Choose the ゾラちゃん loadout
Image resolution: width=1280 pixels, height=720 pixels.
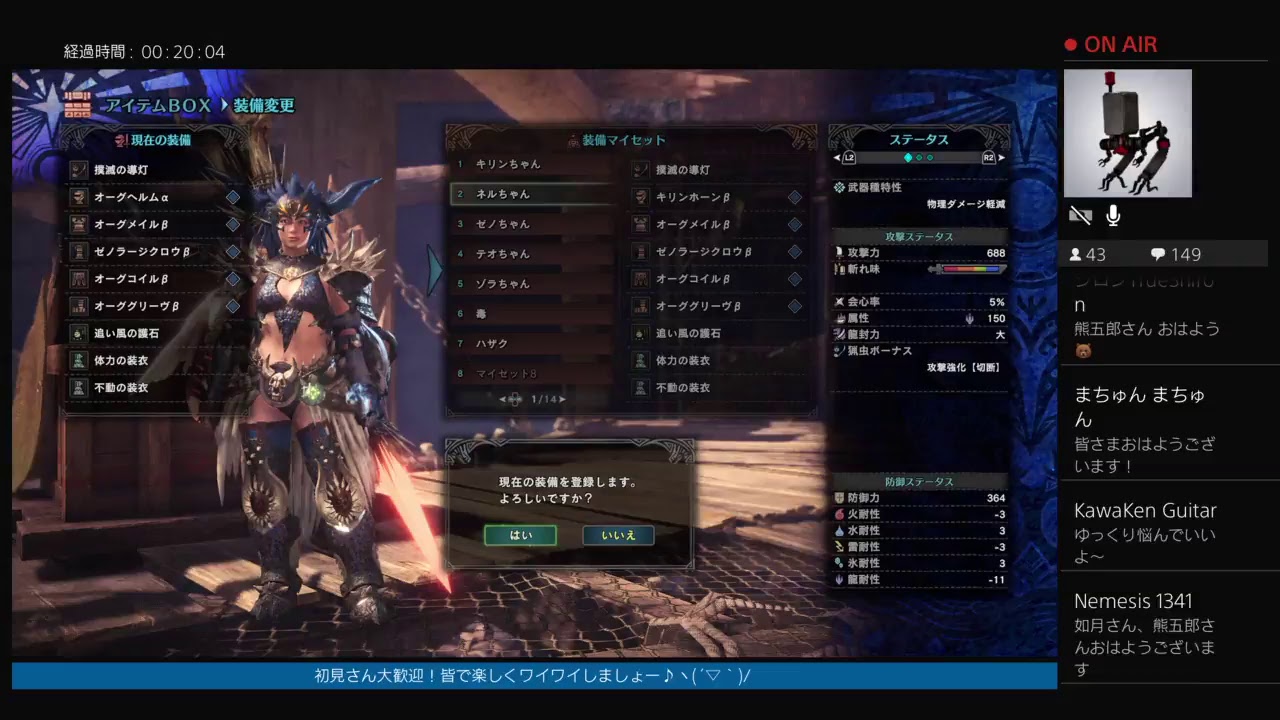530,284
